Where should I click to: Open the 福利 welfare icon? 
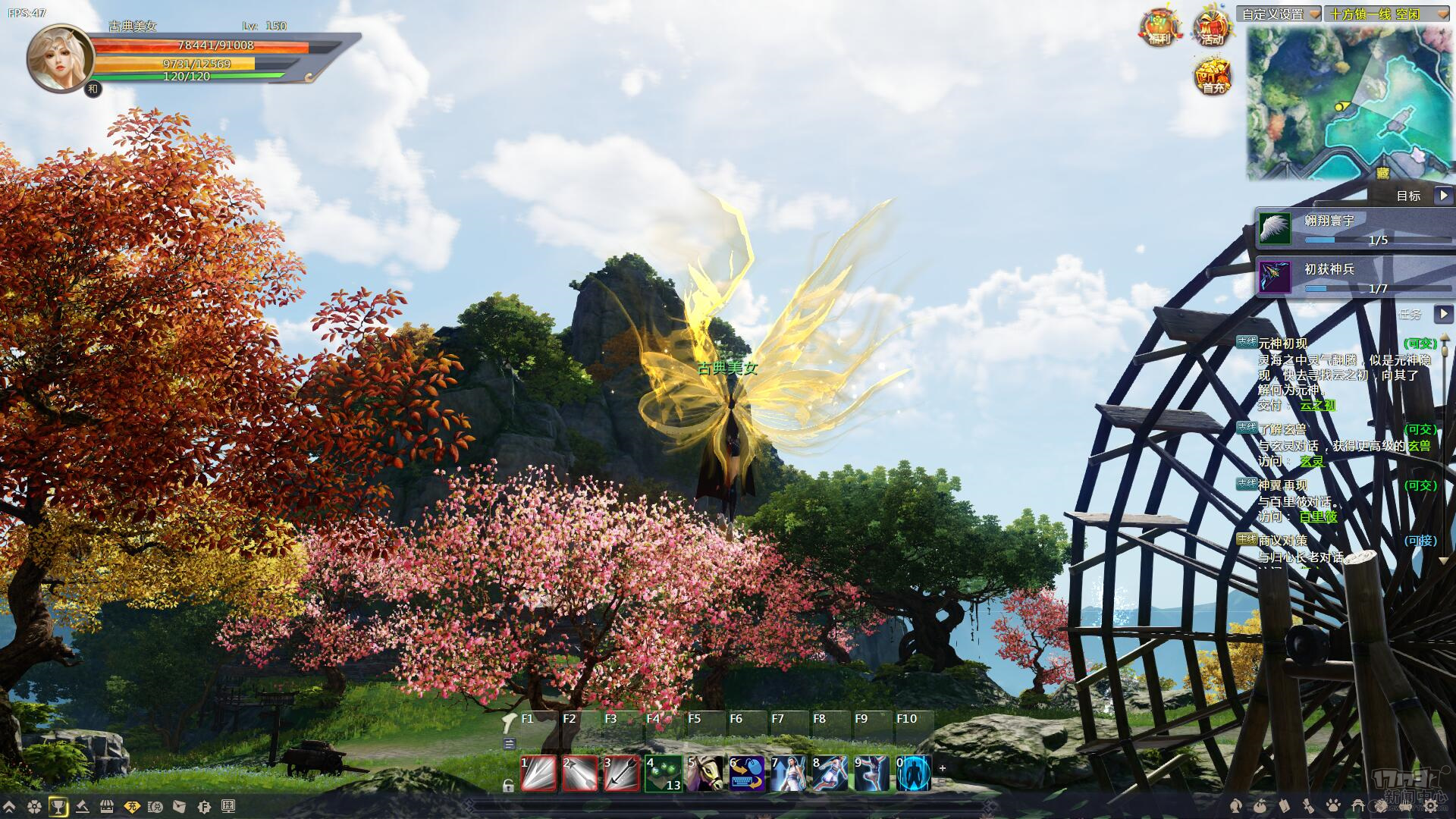(x=1159, y=28)
